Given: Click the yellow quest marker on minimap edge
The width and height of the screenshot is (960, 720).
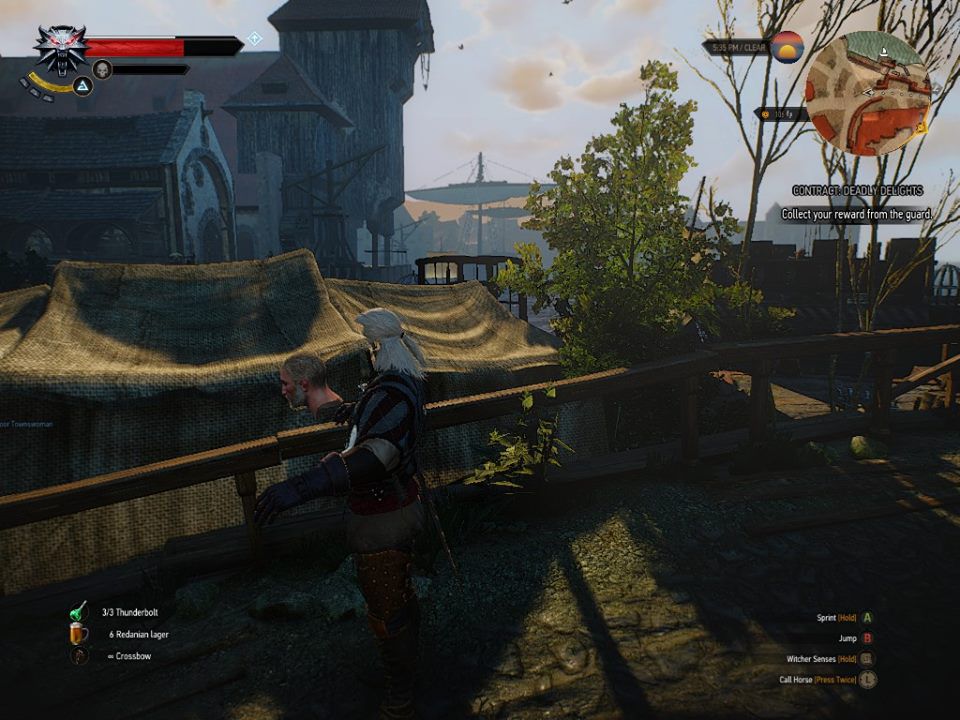Looking at the screenshot, I should 925,126.
